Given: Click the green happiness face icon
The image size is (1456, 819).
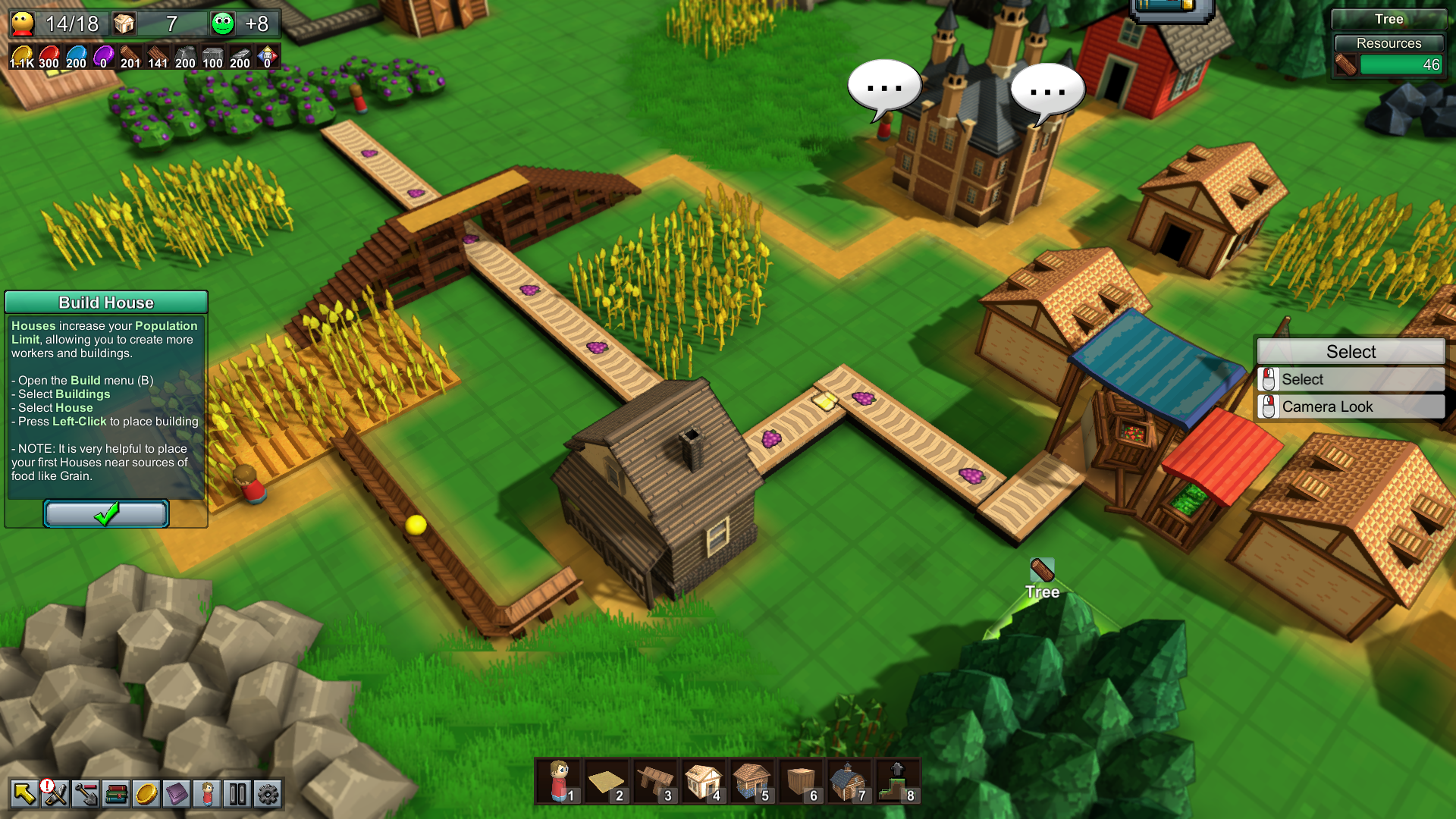Looking at the screenshot, I should [223, 24].
